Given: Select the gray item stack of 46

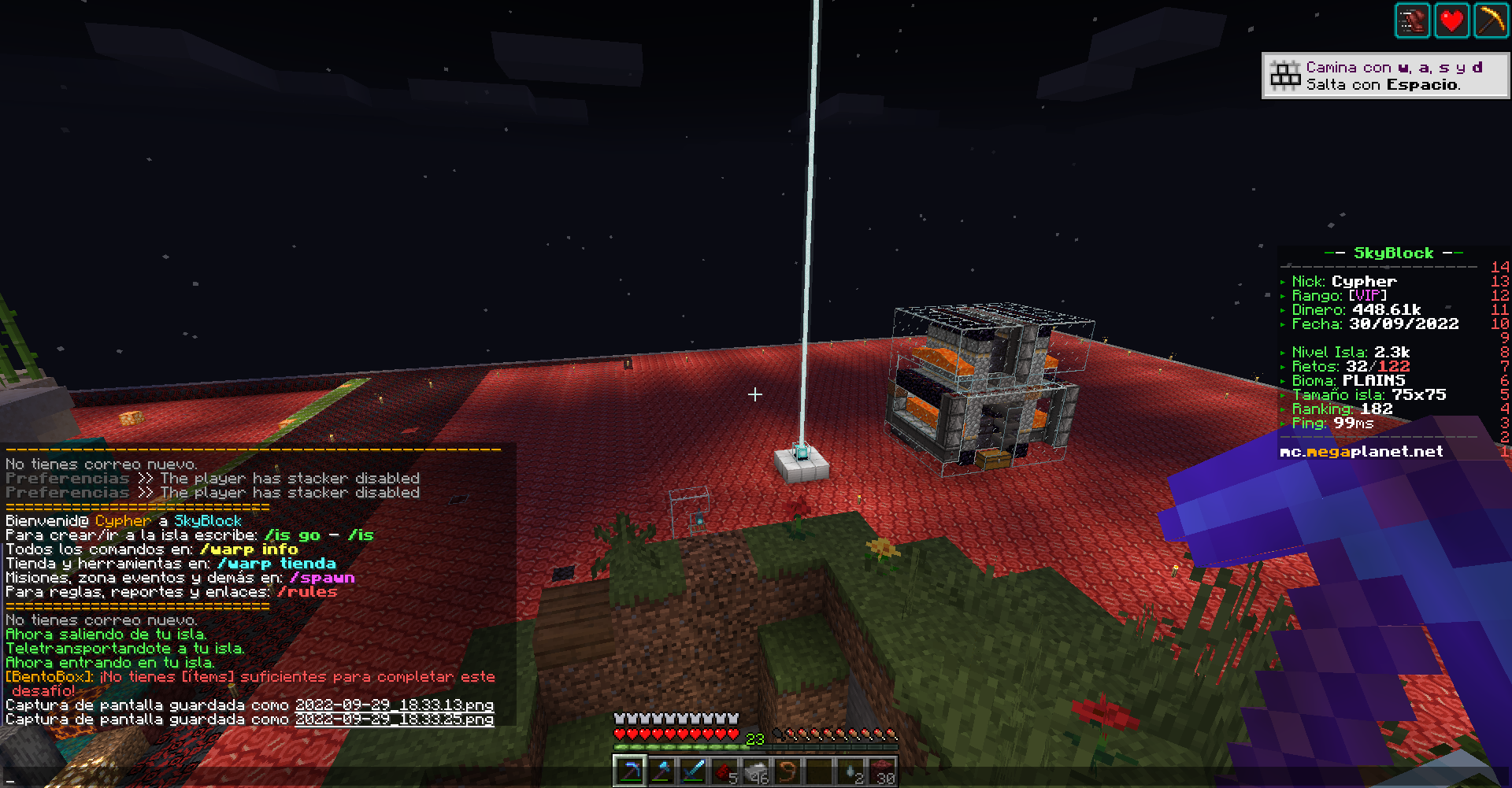Looking at the screenshot, I should pos(756,771).
